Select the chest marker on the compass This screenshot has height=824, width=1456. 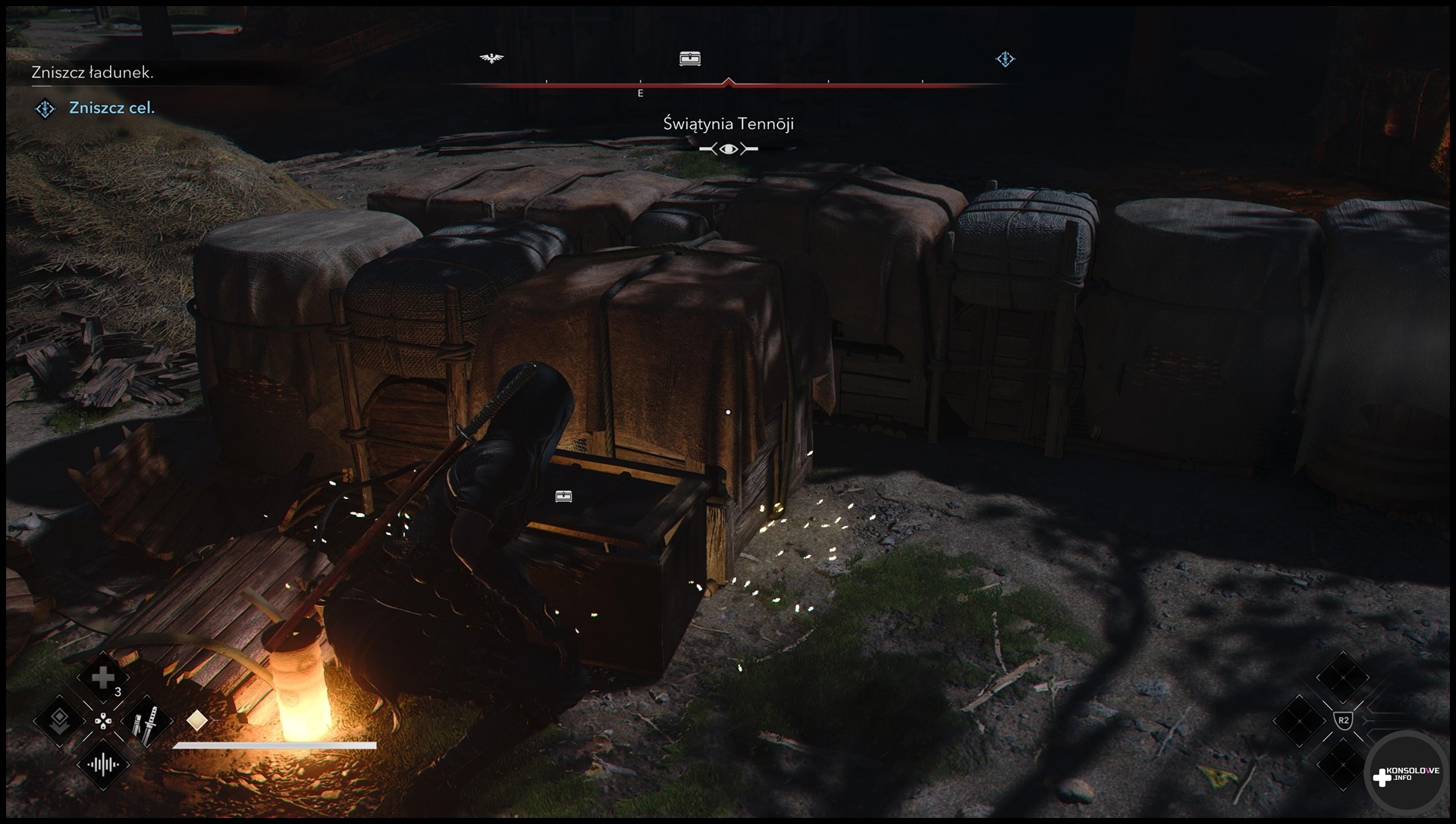(x=689, y=58)
